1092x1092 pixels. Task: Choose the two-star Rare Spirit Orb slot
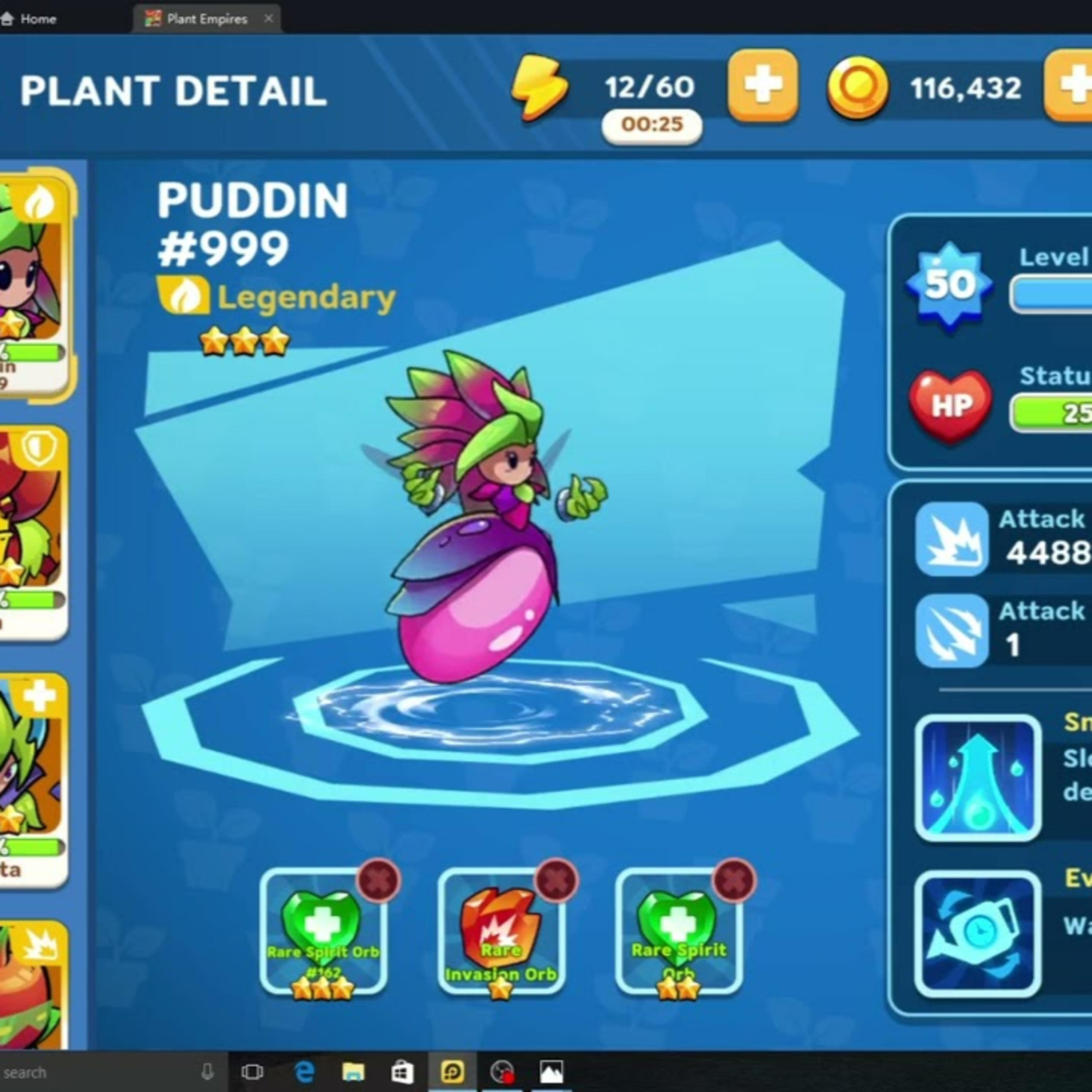pyautogui.click(x=678, y=933)
